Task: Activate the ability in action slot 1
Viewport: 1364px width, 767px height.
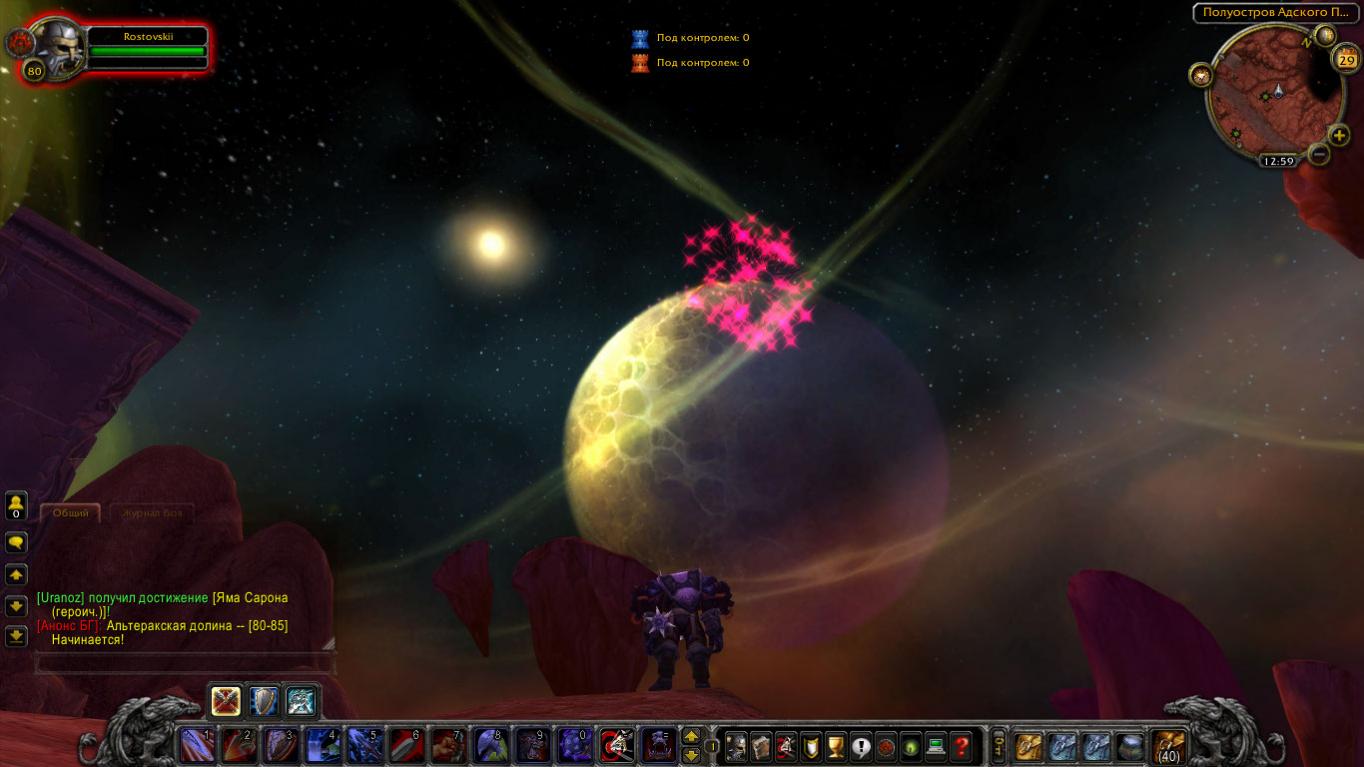Action: (x=196, y=746)
